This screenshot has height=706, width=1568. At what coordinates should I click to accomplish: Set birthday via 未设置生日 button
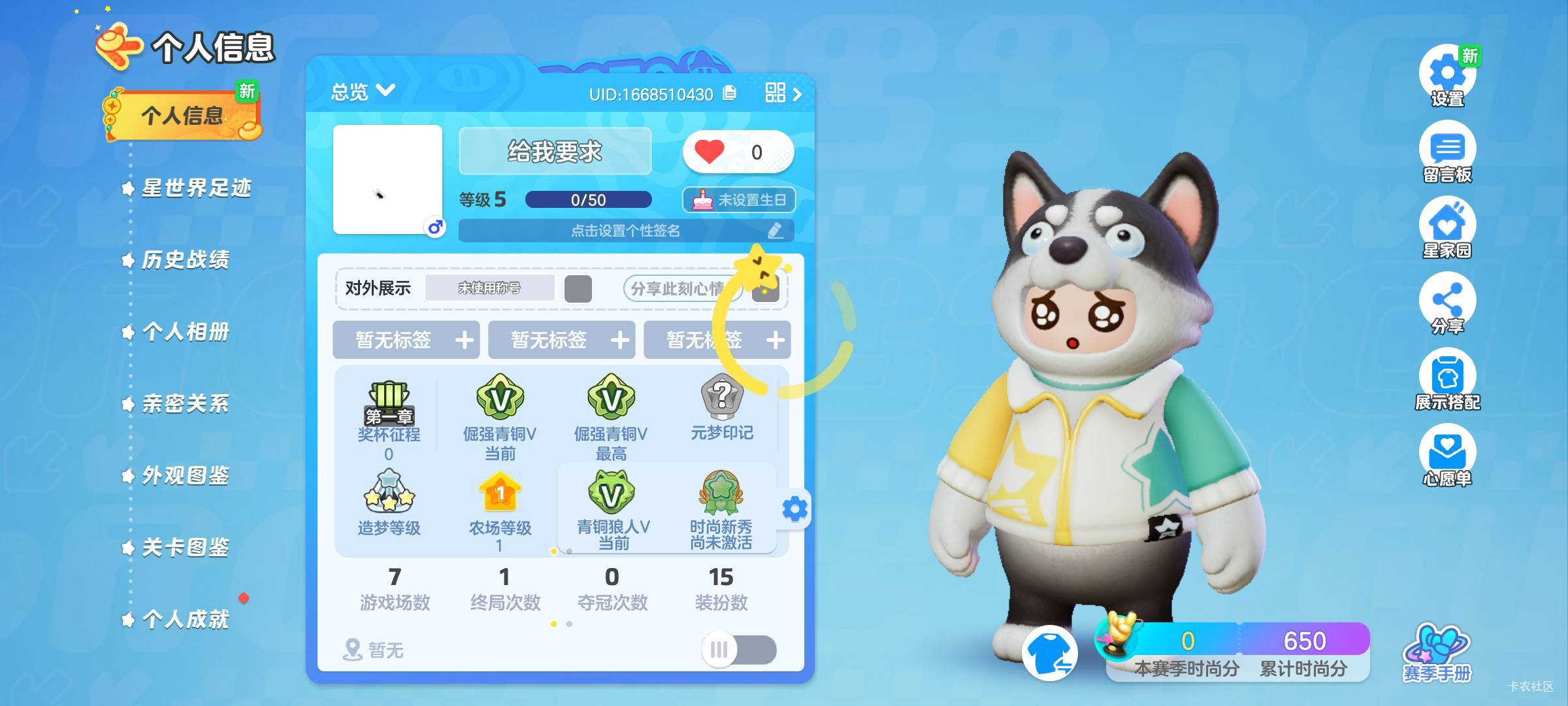tap(739, 200)
